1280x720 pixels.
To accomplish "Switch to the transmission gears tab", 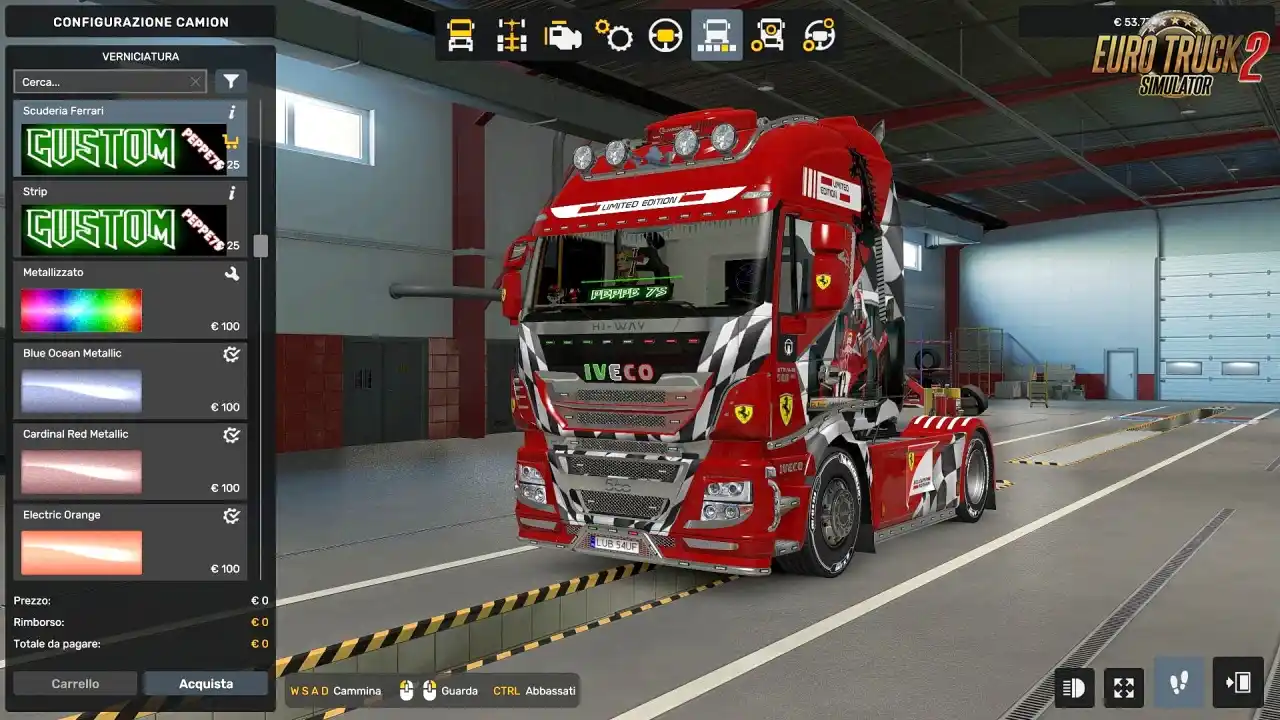I will (x=614, y=36).
